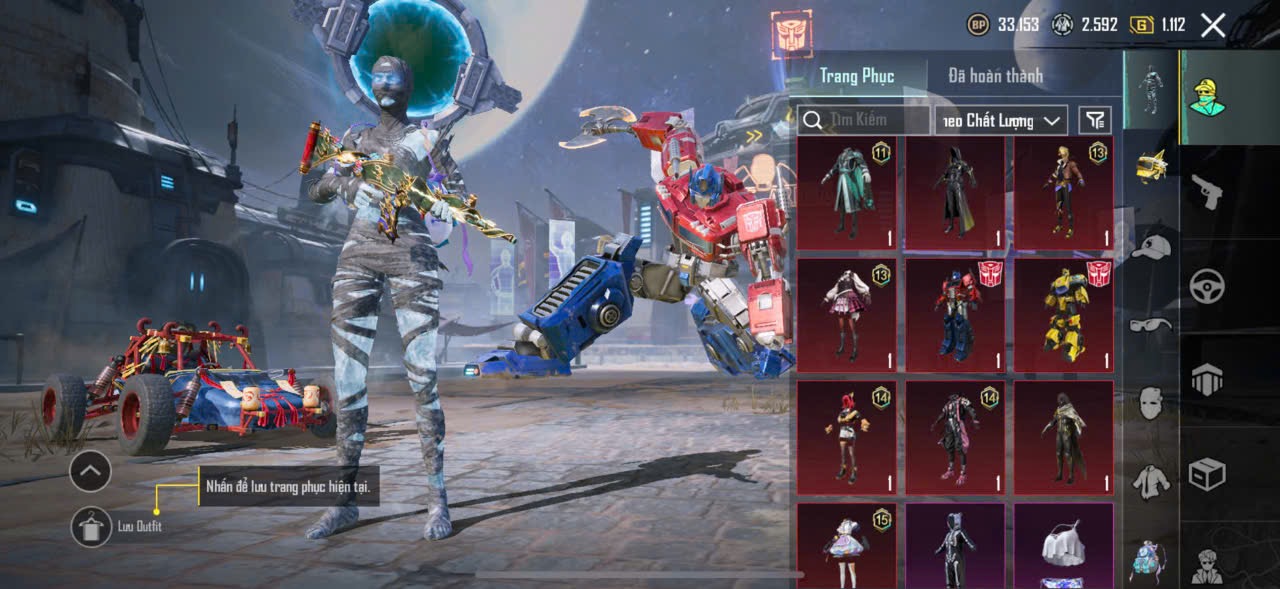The height and width of the screenshot is (589, 1280).
Task: Save outfit with Lưu Outfit button
Action: coord(91,527)
